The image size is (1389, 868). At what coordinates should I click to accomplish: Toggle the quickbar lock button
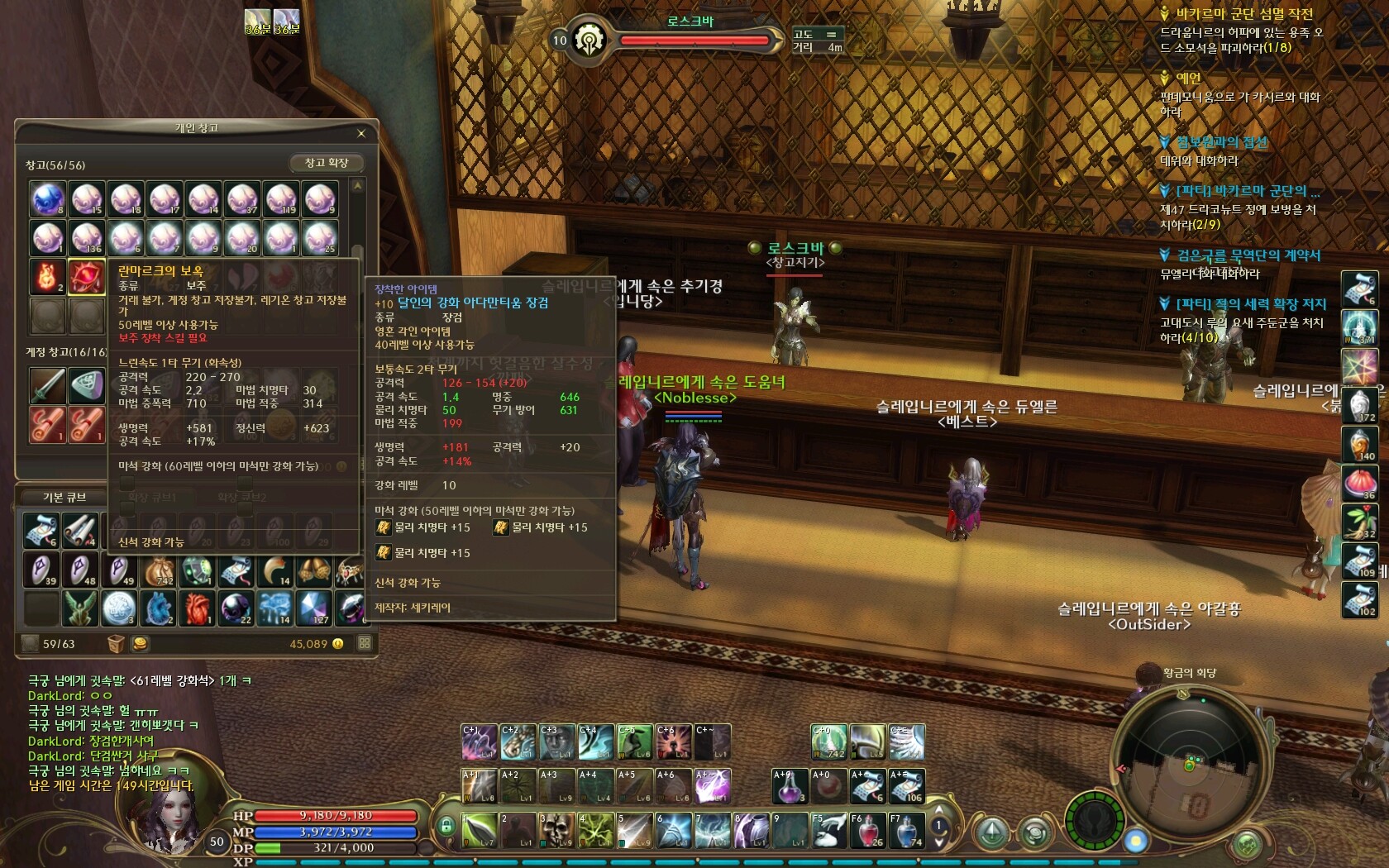(x=446, y=825)
